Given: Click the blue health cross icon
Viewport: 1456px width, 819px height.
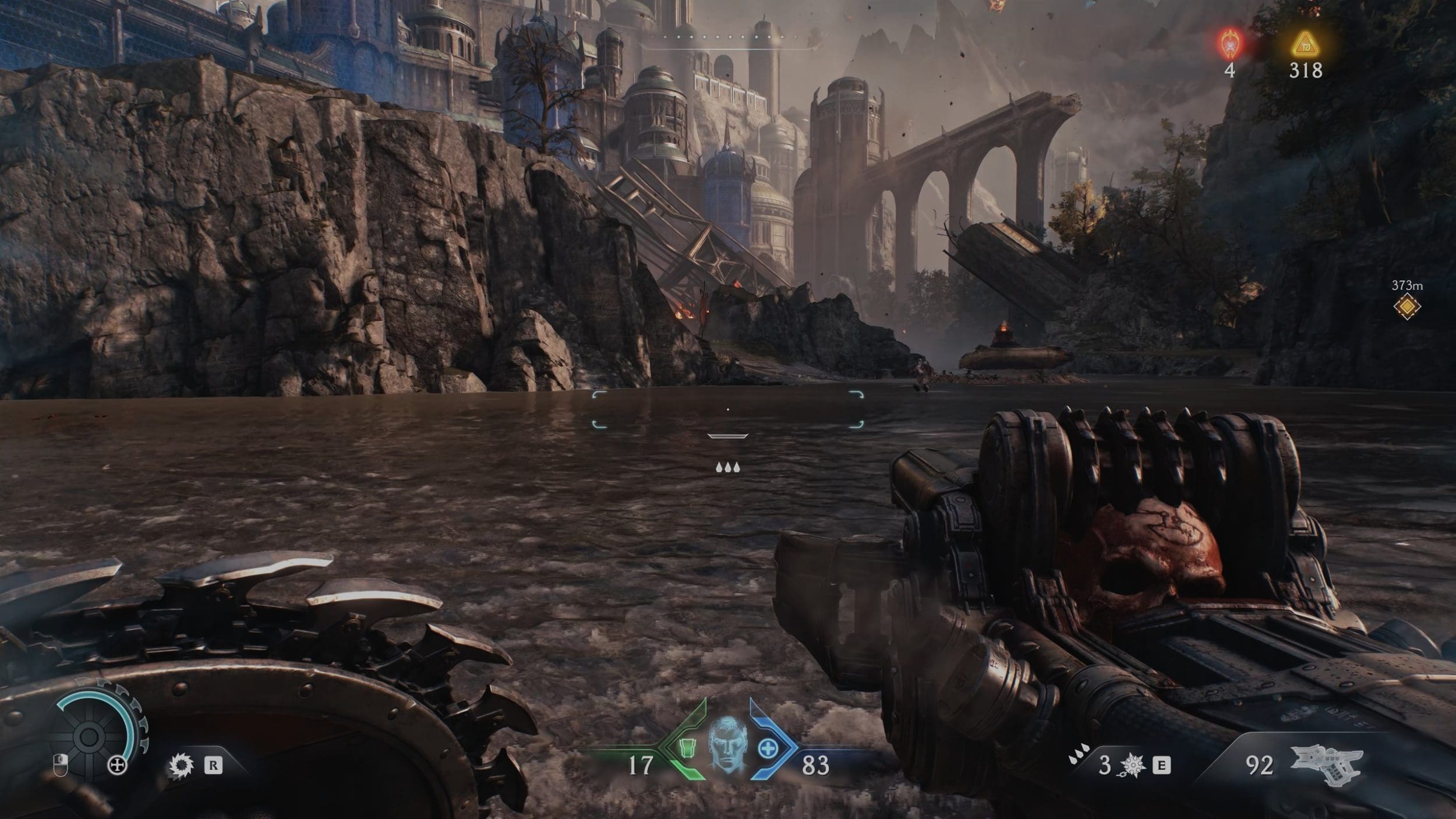Looking at the screenshot, I should pos(768,749).
